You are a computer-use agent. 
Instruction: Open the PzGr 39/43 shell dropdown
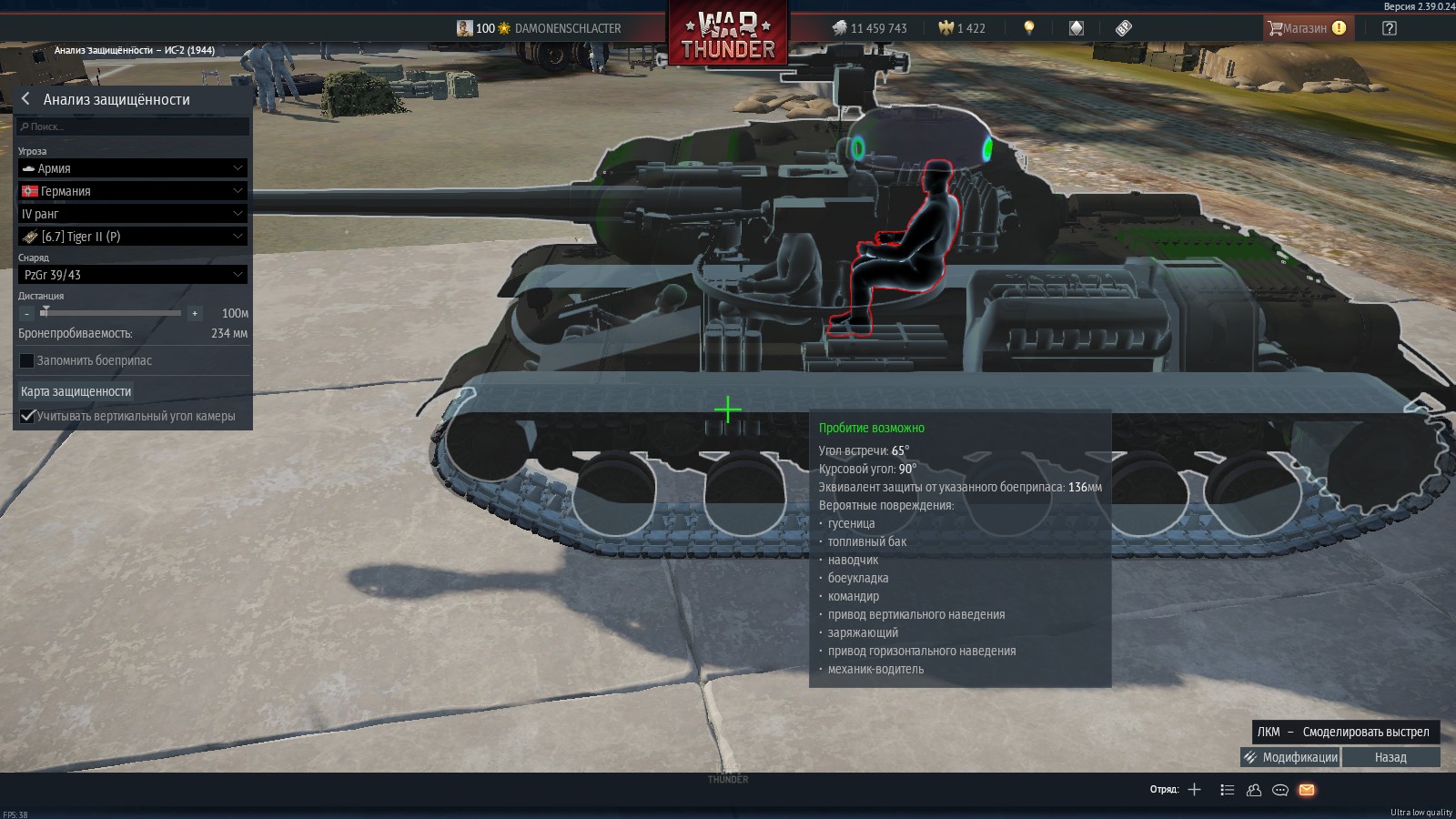133,275
